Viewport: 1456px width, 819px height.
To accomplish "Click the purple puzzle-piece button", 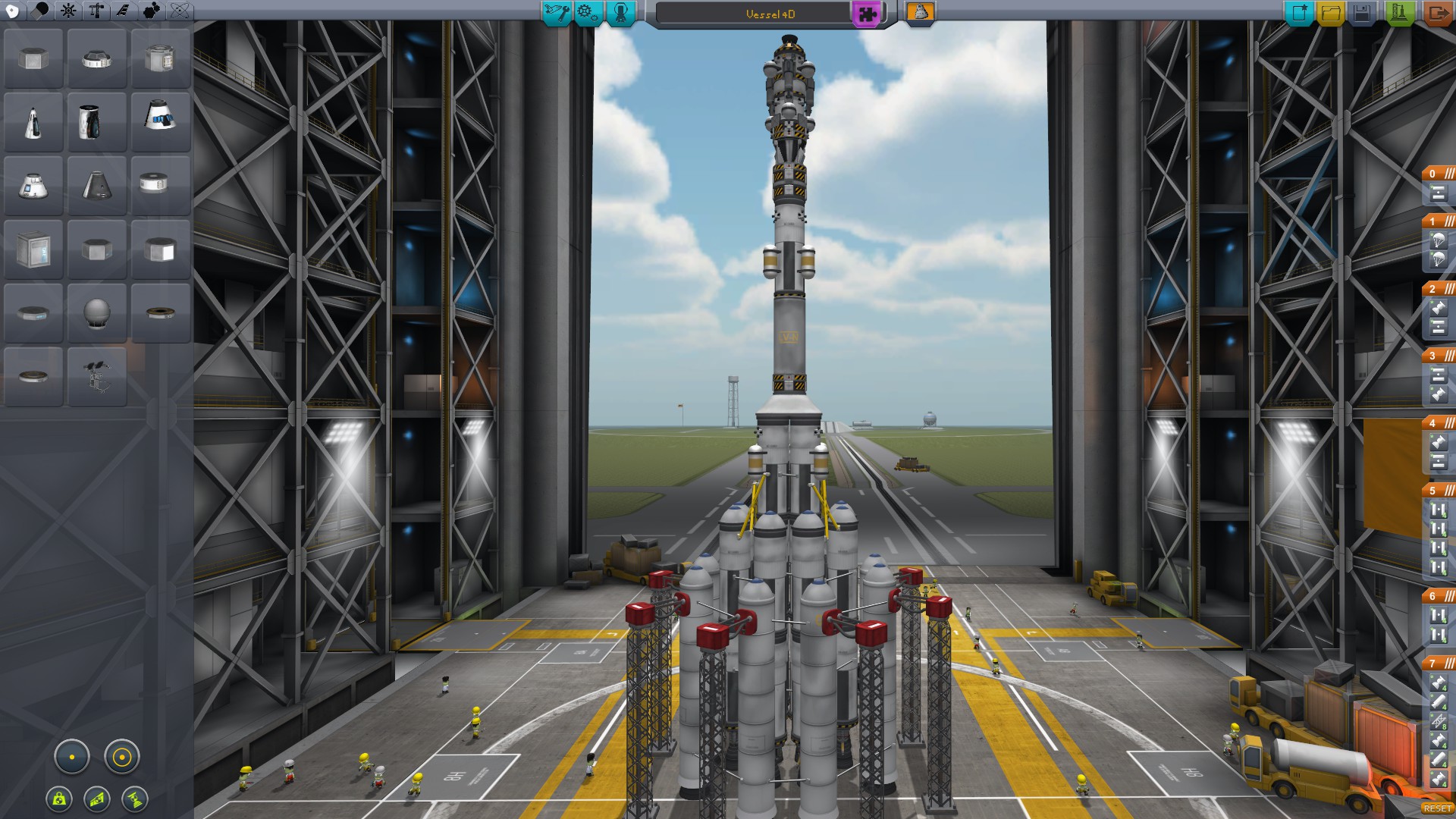I will pyautogui.click(x=866, y=14).
